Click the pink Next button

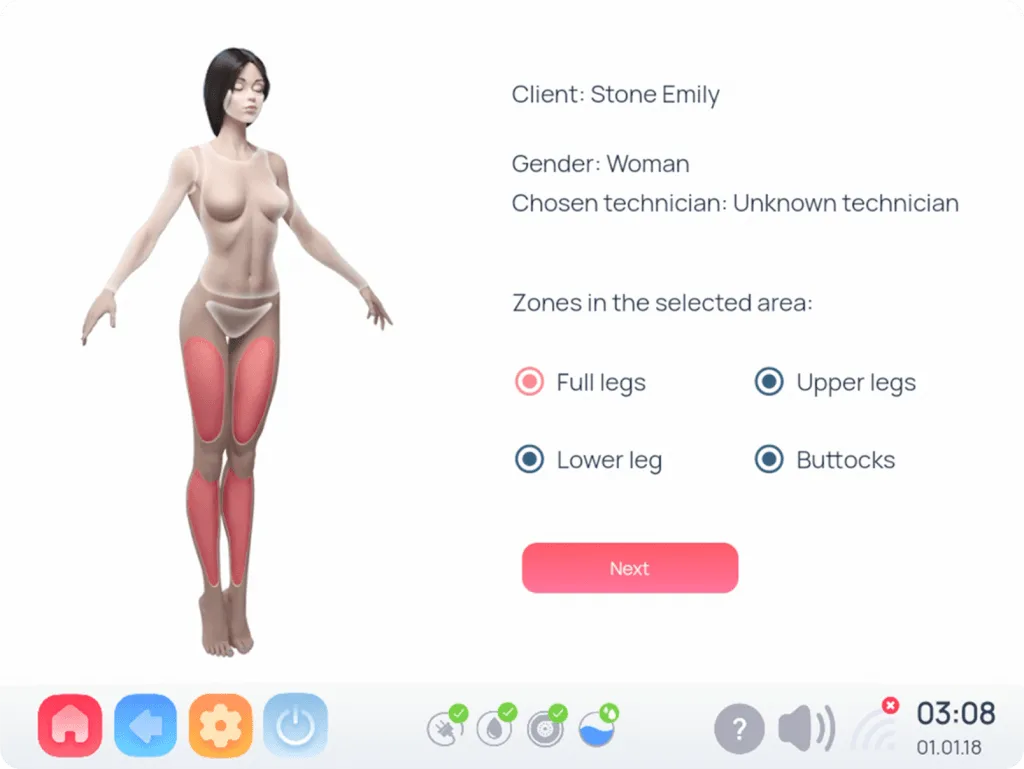[x=630, y=568]
